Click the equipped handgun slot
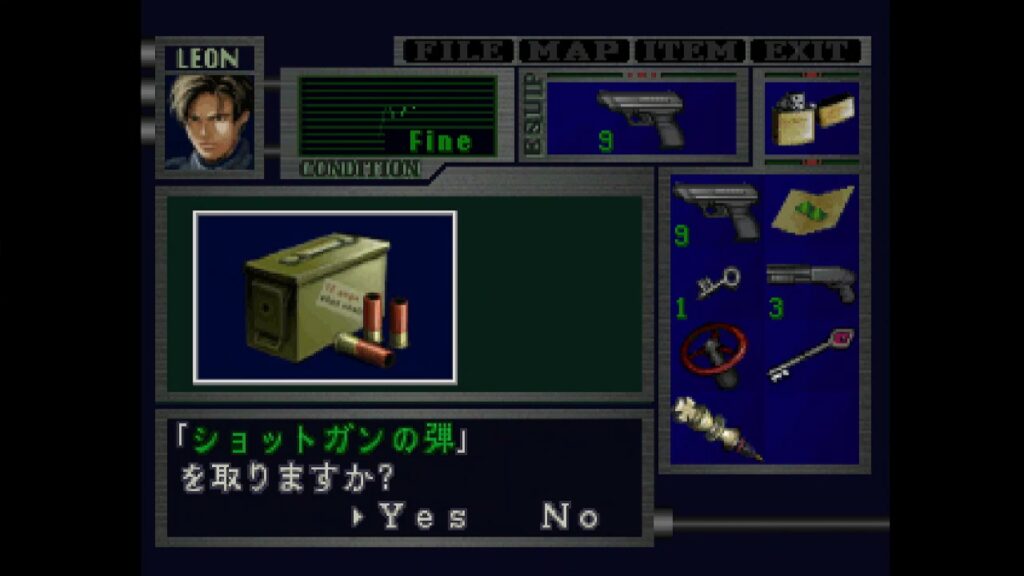1024x576 pixels. [x=641, y=117]
